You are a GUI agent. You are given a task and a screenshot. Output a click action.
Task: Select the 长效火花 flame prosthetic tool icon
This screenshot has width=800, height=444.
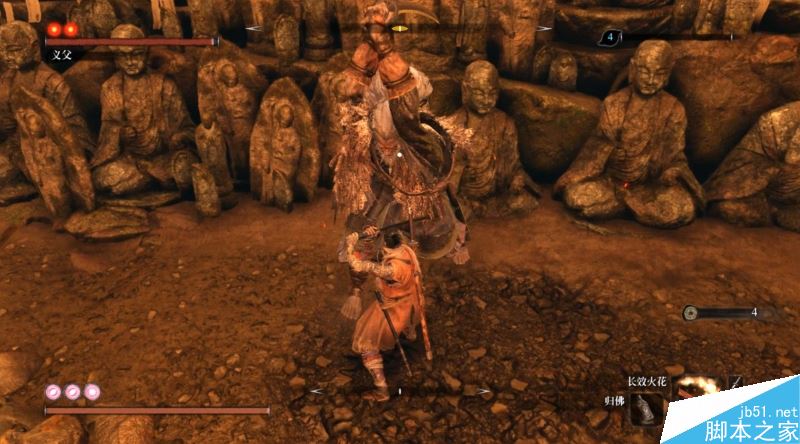tap(696, 386)
